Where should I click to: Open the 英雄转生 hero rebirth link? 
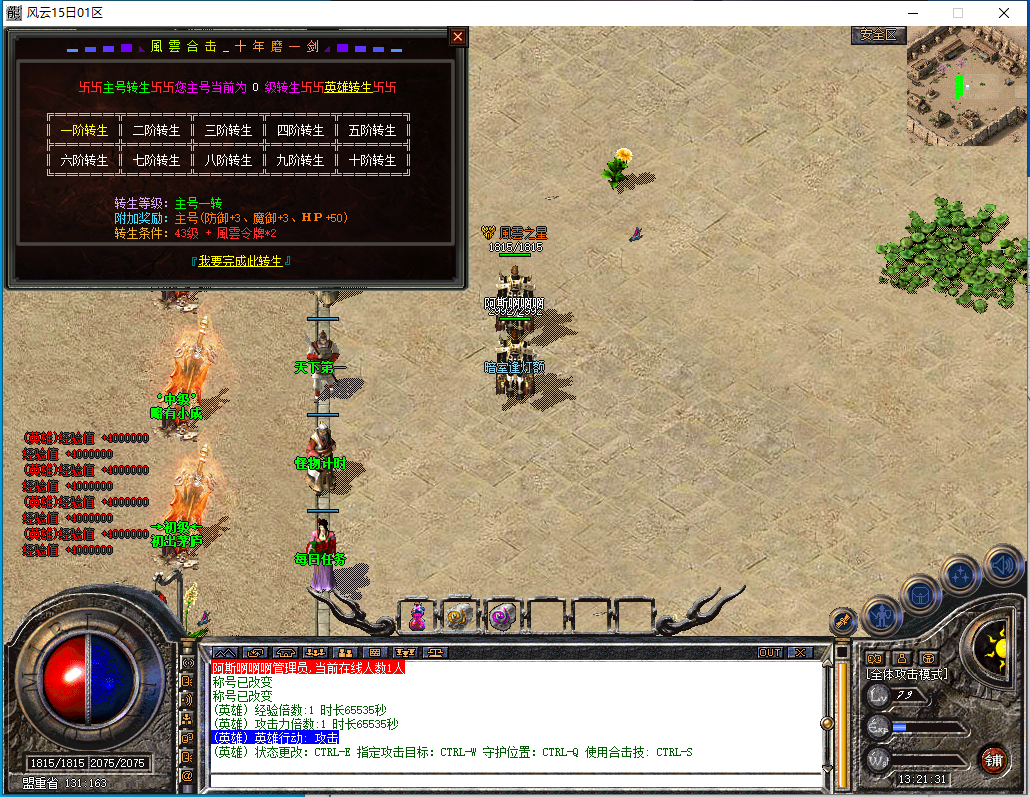(348, 87)
